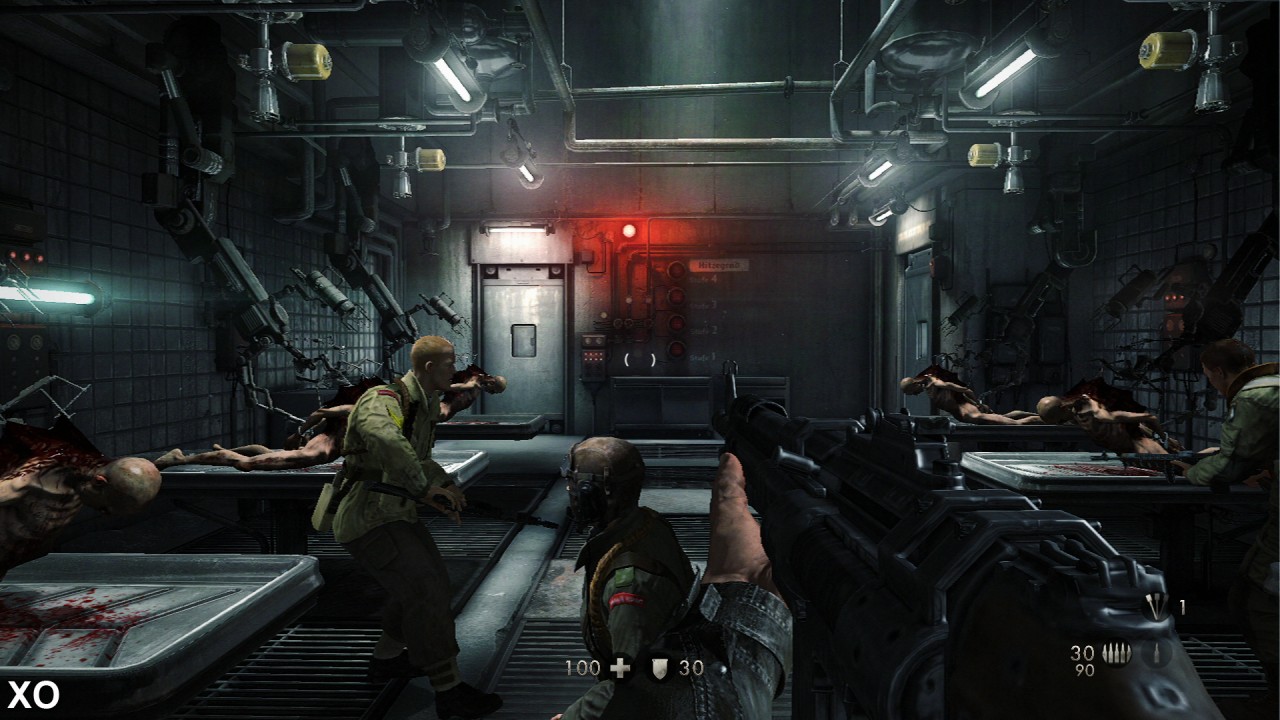This screenshot has height=720, width=1280.
Task: Click the XO watermark logo
Action: click(x=33, y=694)
